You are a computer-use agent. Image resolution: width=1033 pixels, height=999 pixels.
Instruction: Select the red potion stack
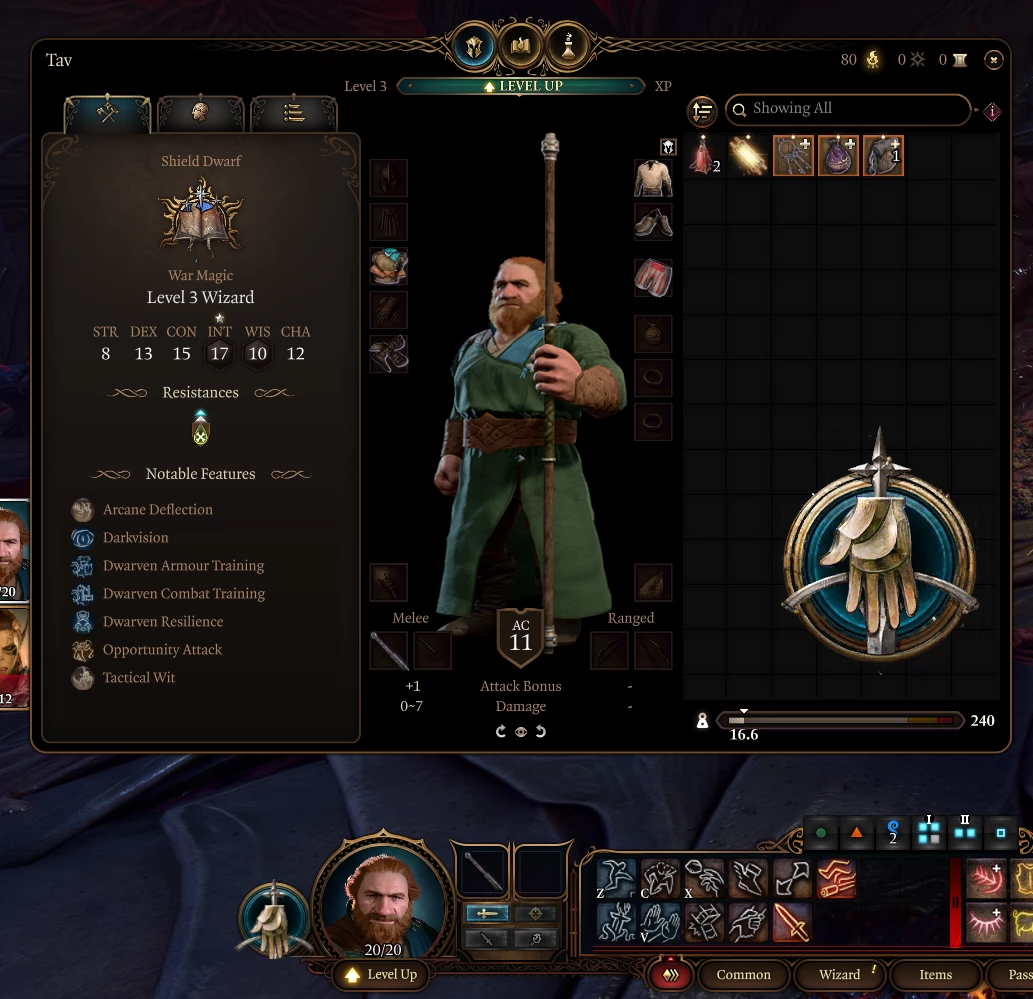703,156
